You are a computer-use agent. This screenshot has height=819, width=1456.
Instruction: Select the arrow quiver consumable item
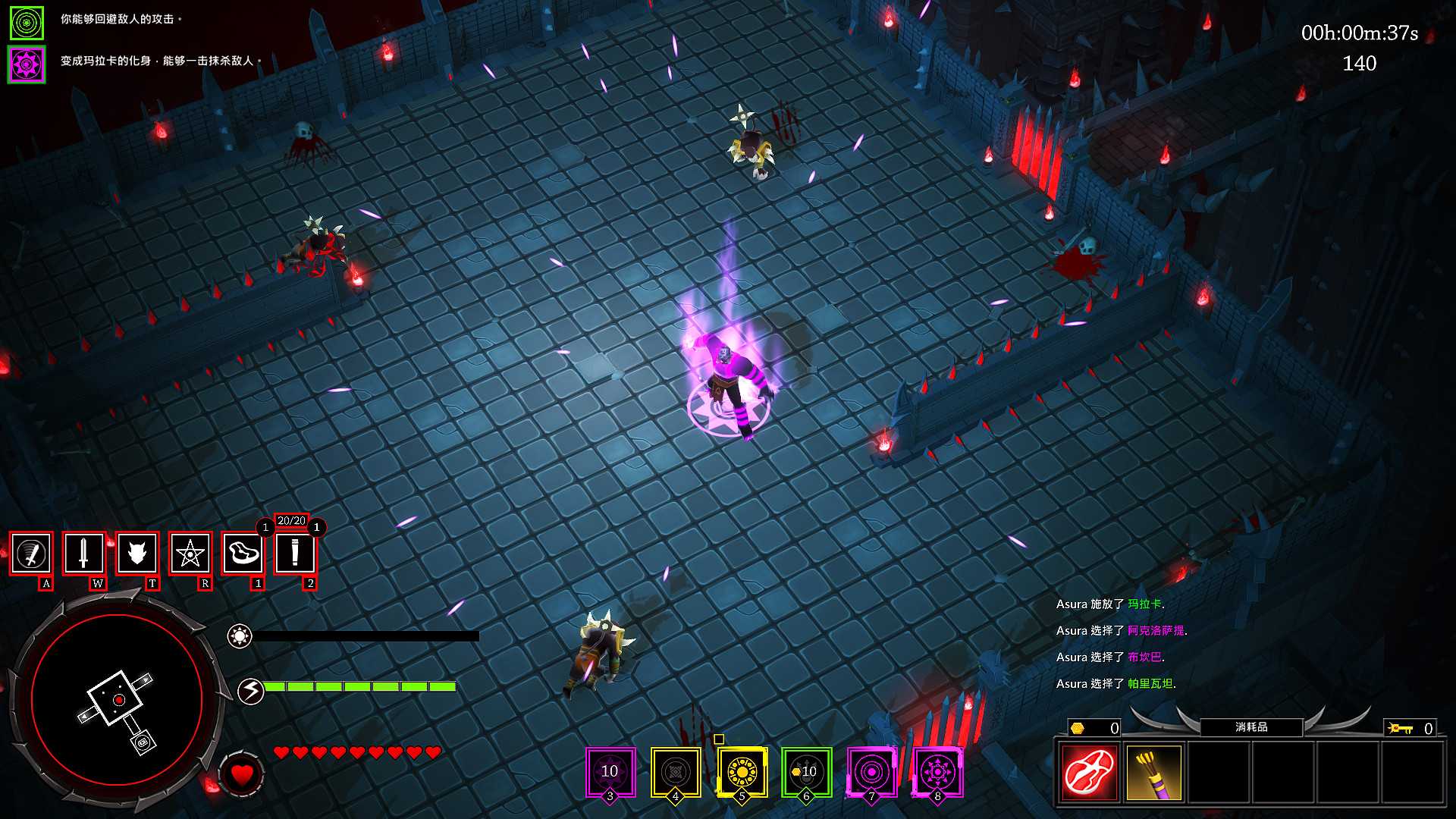(x=1154, y=773)
